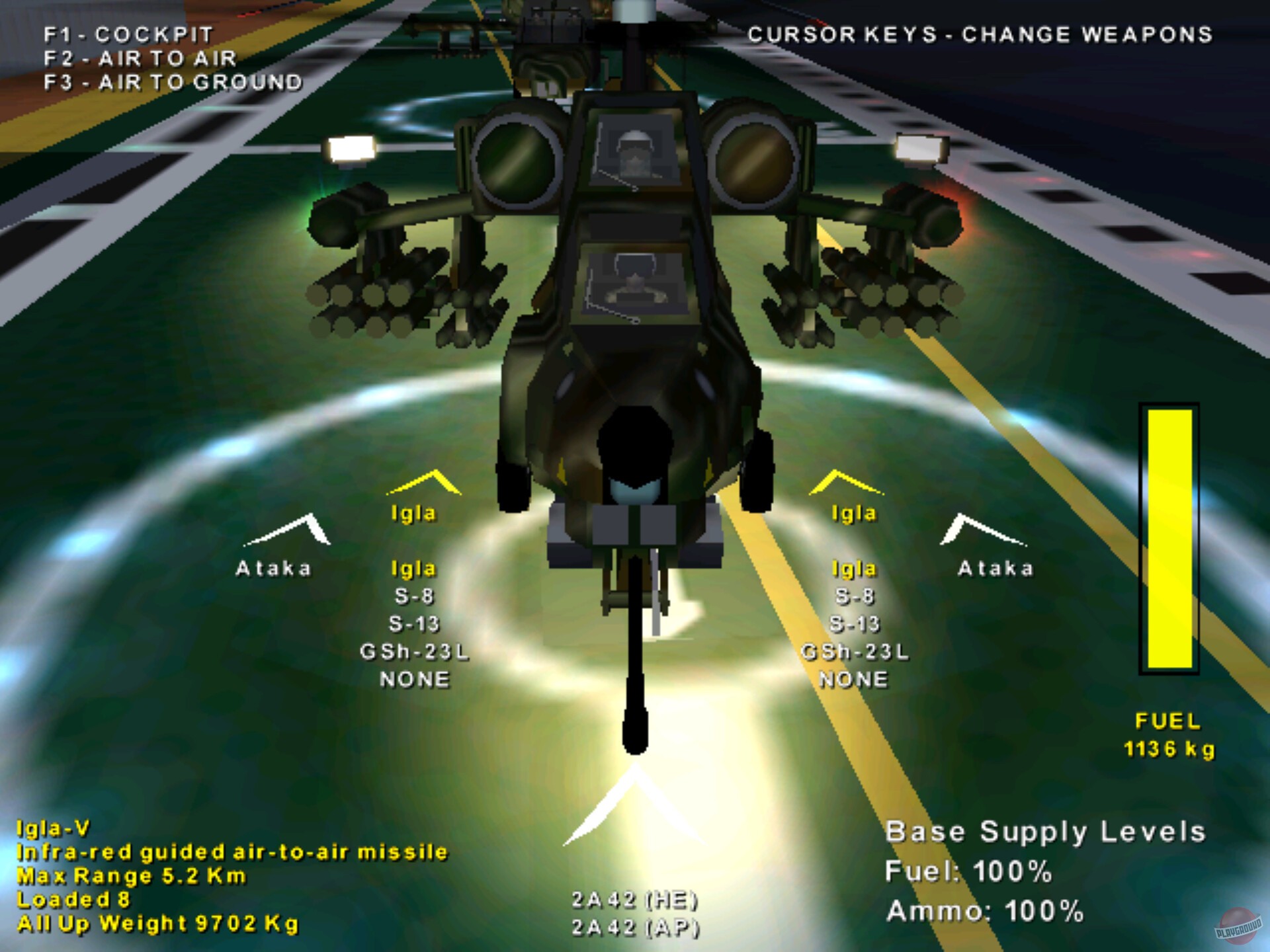The image size is (1270, 952).
Task: Switch to the F2 Air to Air view
Action: pyautogui.click(x=140, y=59)
